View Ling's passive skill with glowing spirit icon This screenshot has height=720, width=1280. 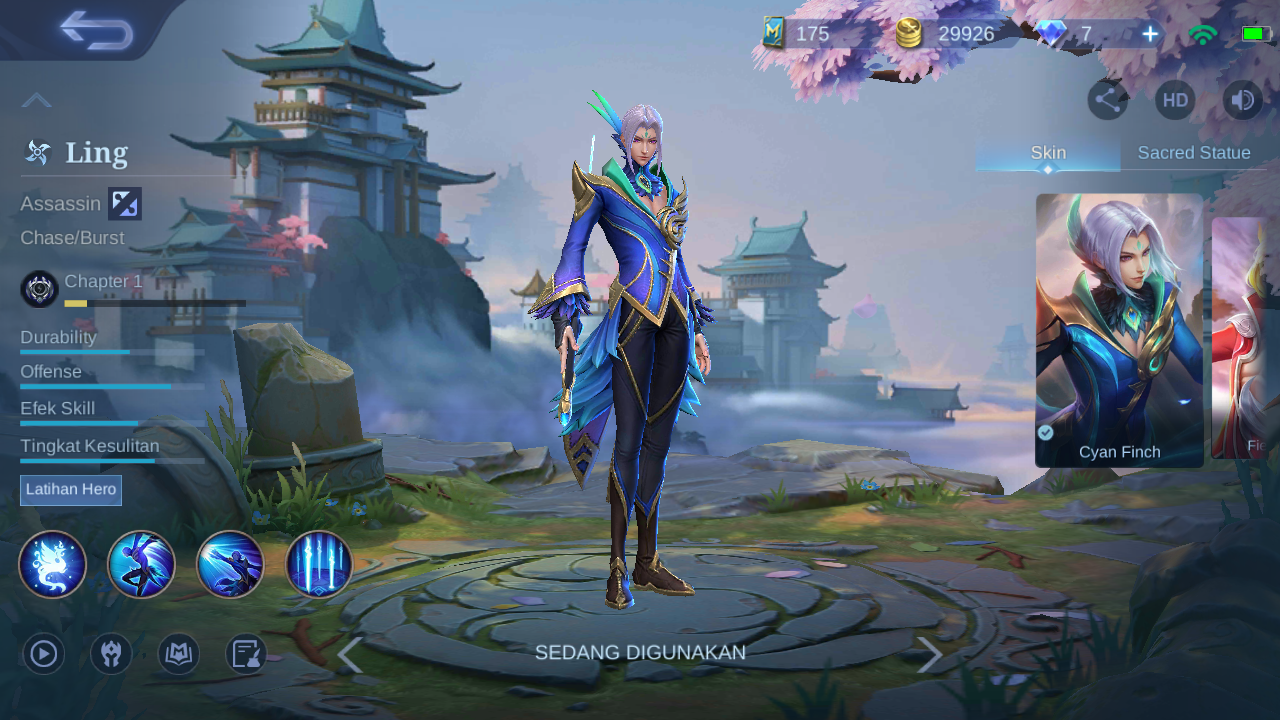(x=52, y=564)
